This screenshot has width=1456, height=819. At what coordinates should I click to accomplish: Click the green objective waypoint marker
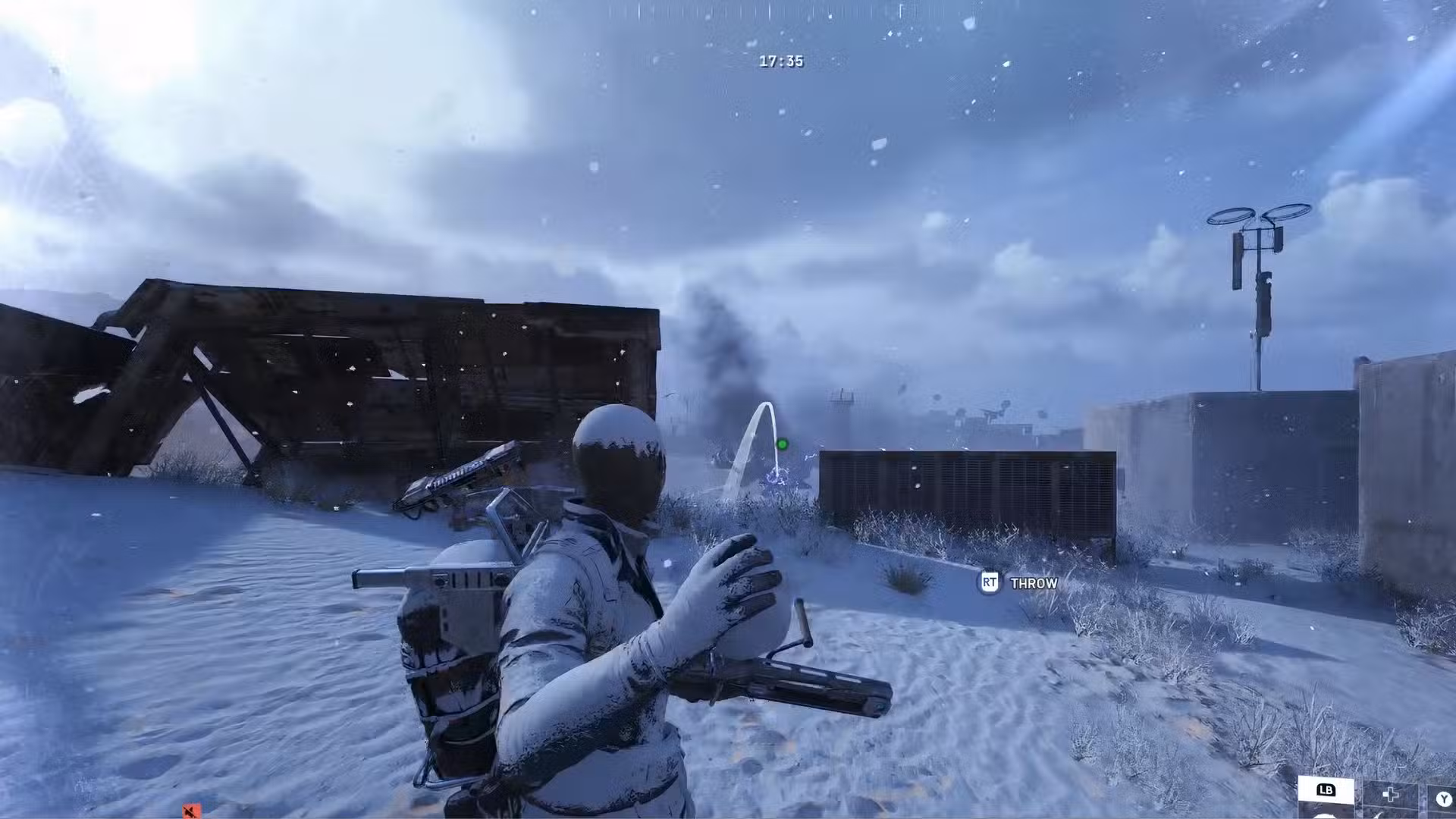click(x=782, y=444)
